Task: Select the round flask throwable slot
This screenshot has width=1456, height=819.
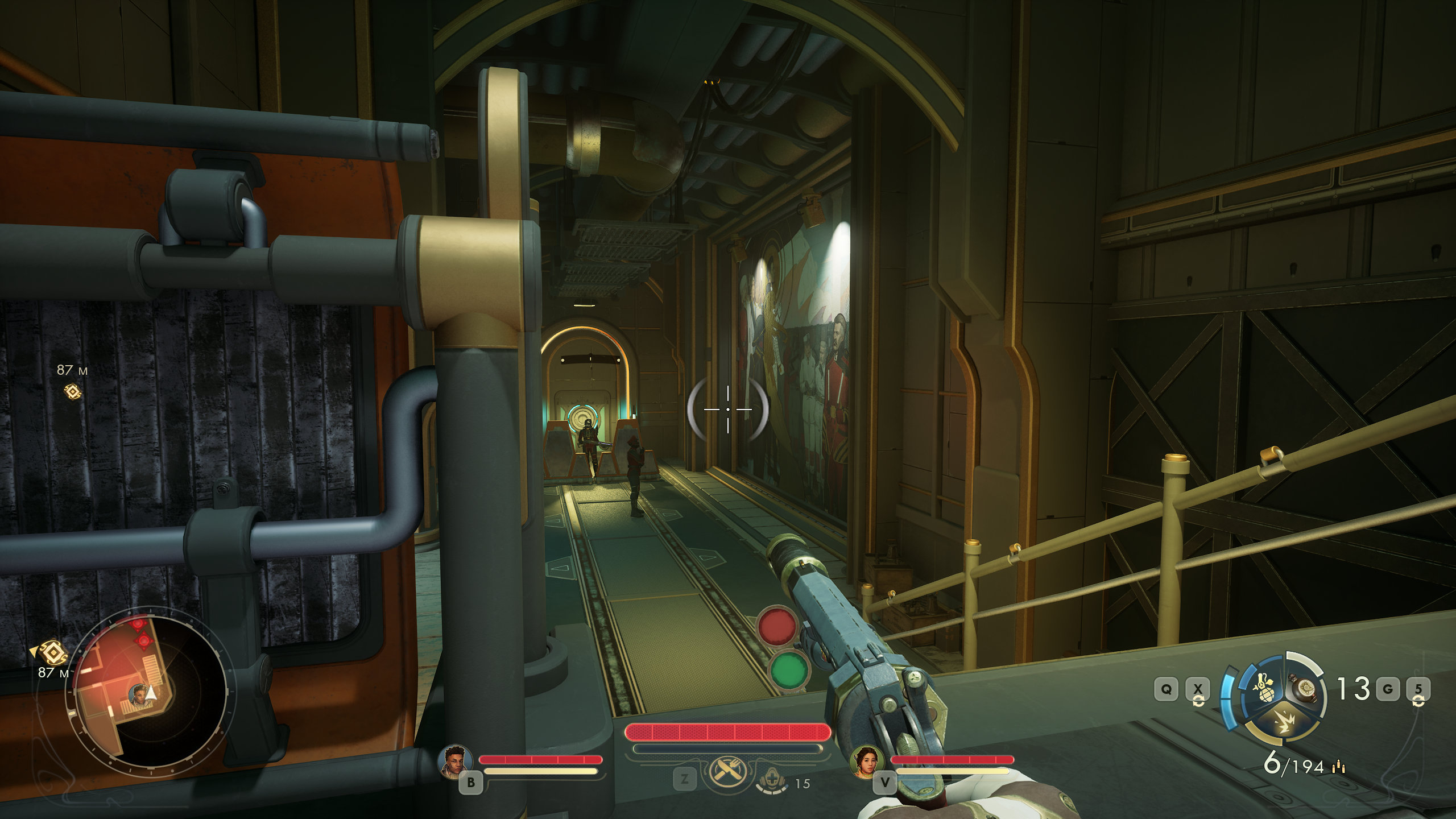Action: click(1303, 689)
